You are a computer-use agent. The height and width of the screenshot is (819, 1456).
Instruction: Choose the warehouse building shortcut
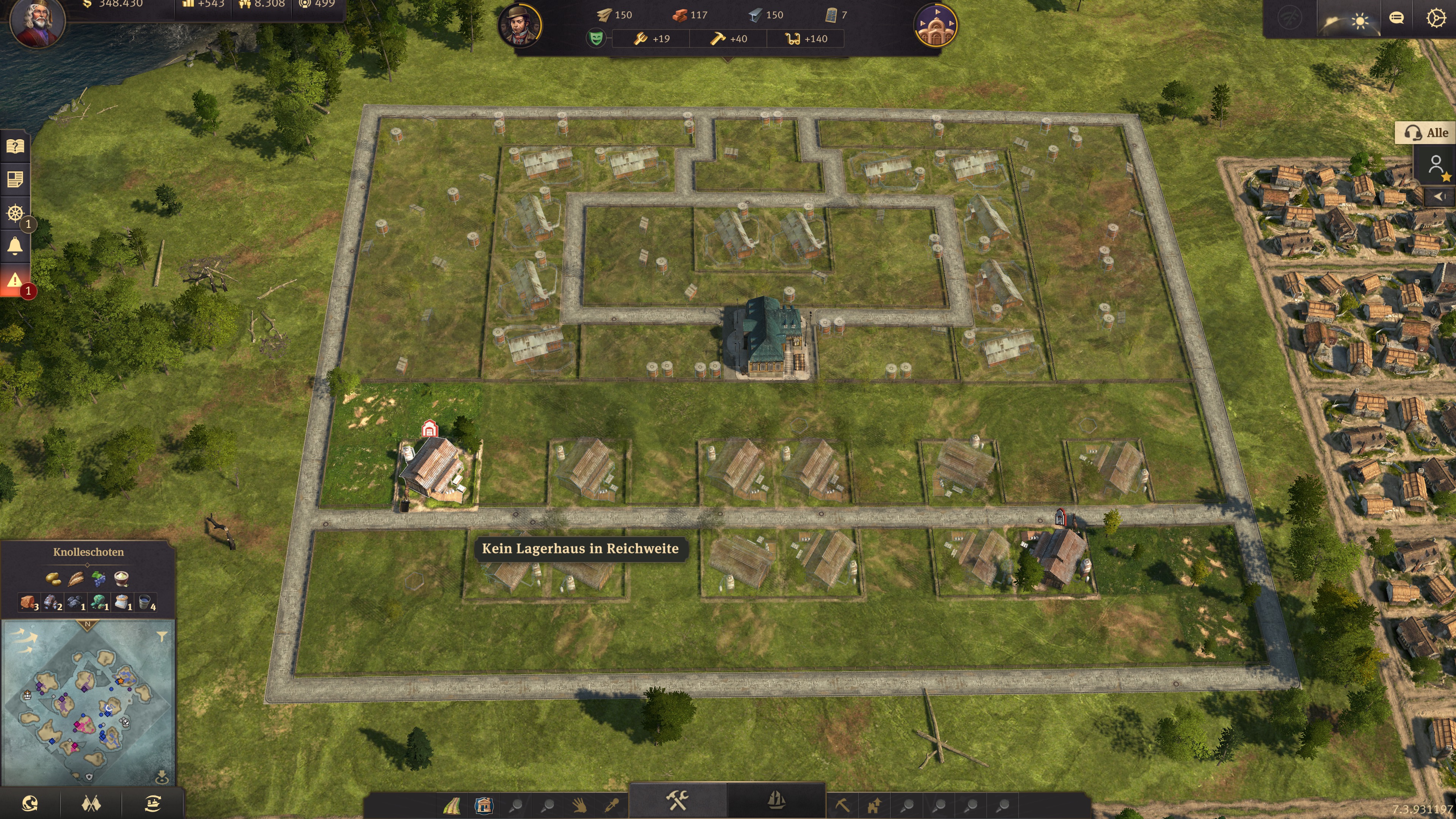(484, 805)
